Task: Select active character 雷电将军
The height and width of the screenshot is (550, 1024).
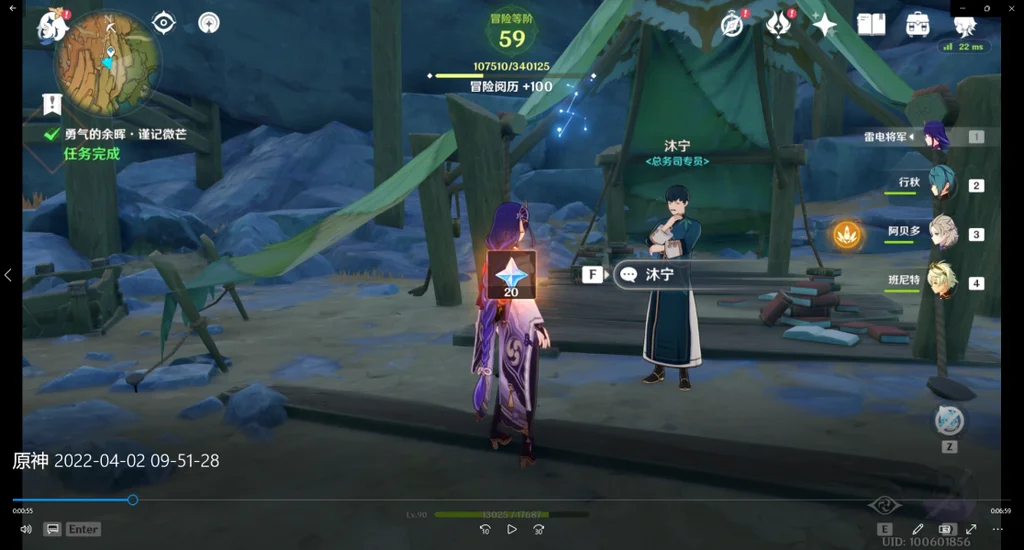Action: [935, 136]
